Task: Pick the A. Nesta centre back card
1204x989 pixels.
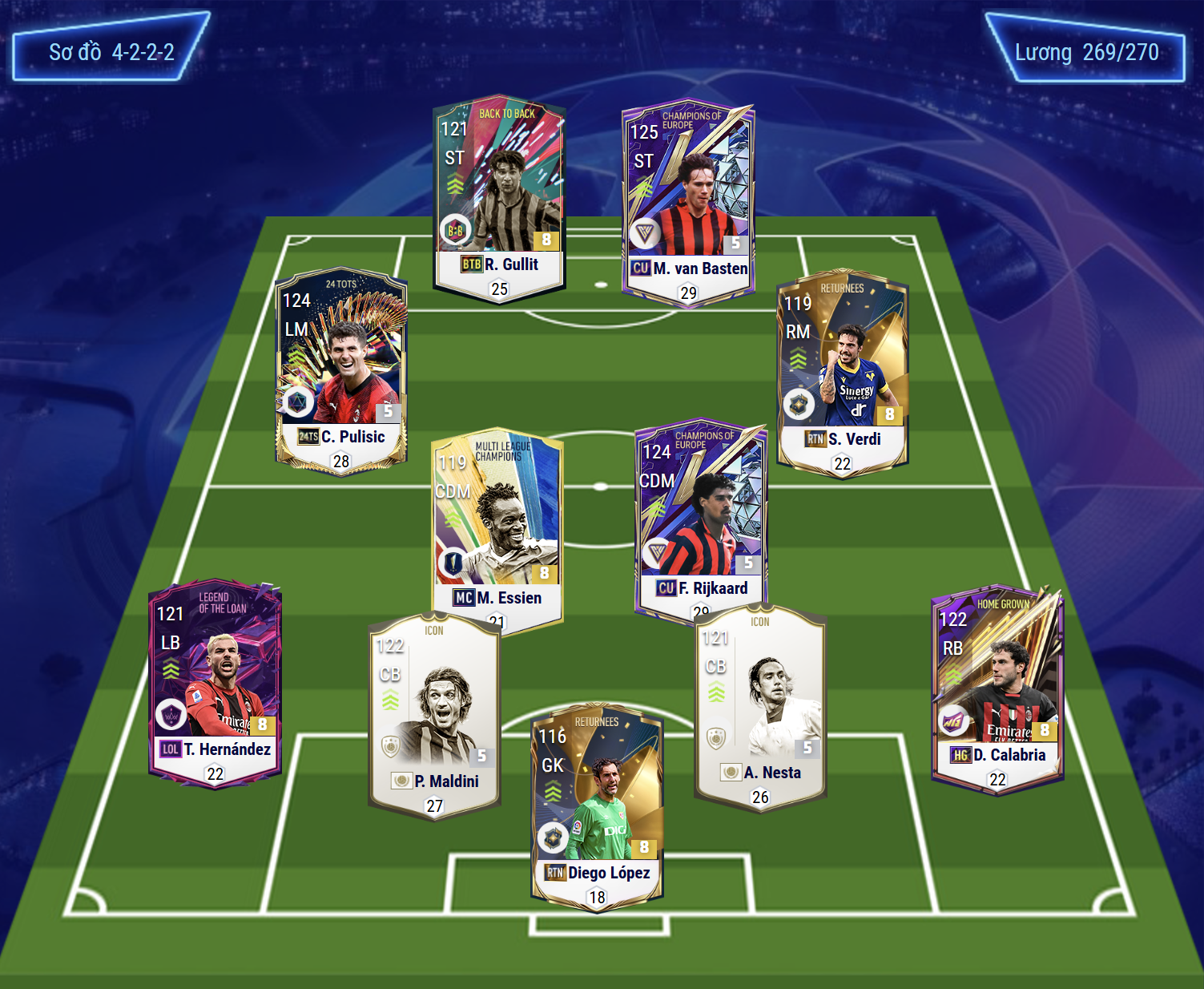Action: click(x=759, y=707)
